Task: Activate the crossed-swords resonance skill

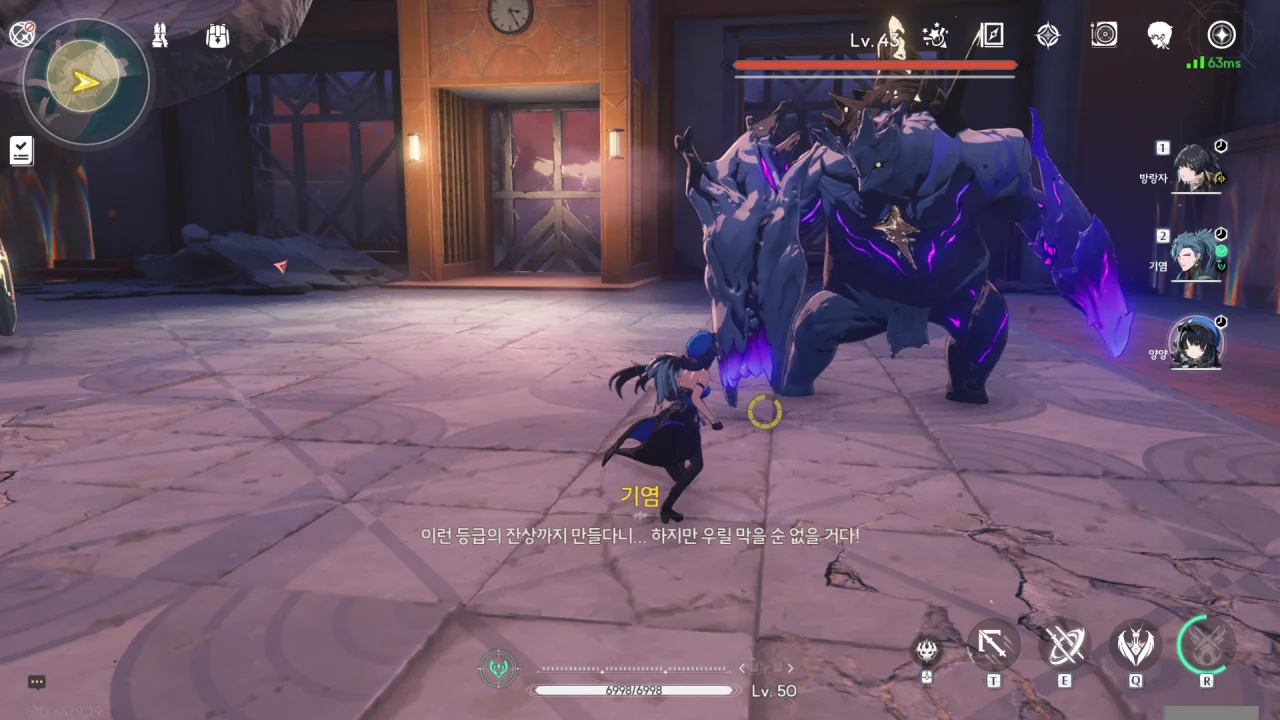Action: click(1064, 646)
